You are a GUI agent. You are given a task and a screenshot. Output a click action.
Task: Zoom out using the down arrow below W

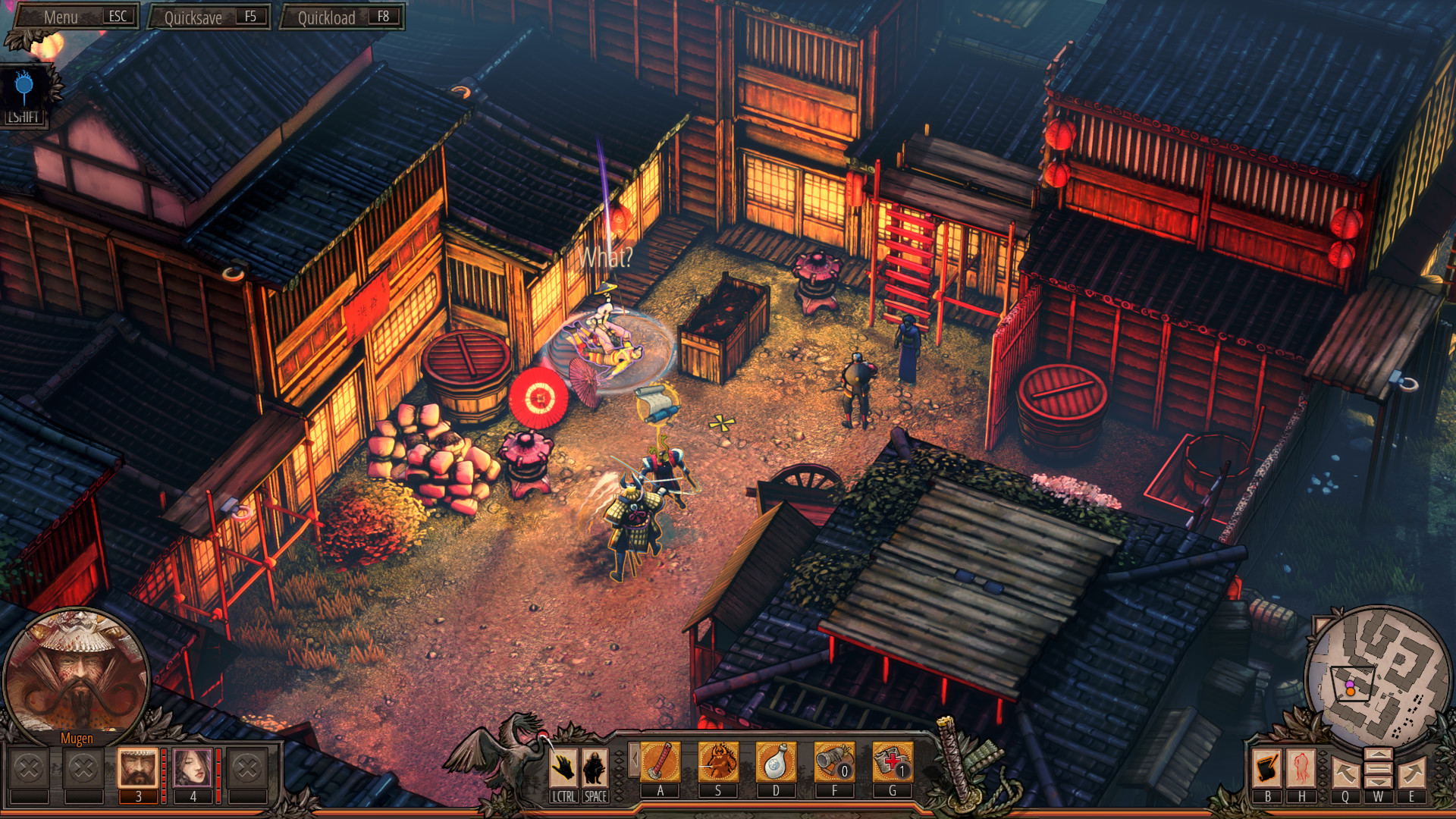coord(1379,782)
